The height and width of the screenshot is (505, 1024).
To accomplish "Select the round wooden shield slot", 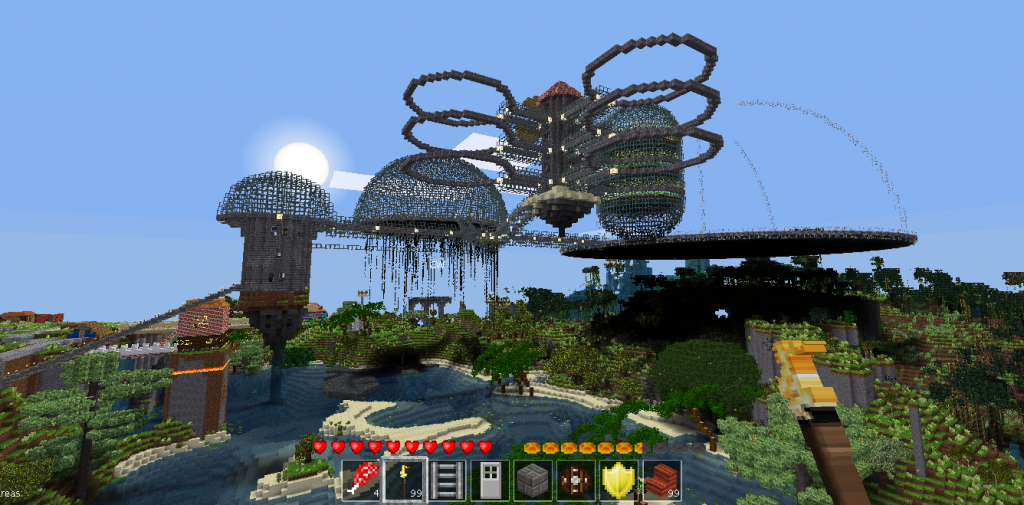I will pyautogui.click(x=576, y=480).
